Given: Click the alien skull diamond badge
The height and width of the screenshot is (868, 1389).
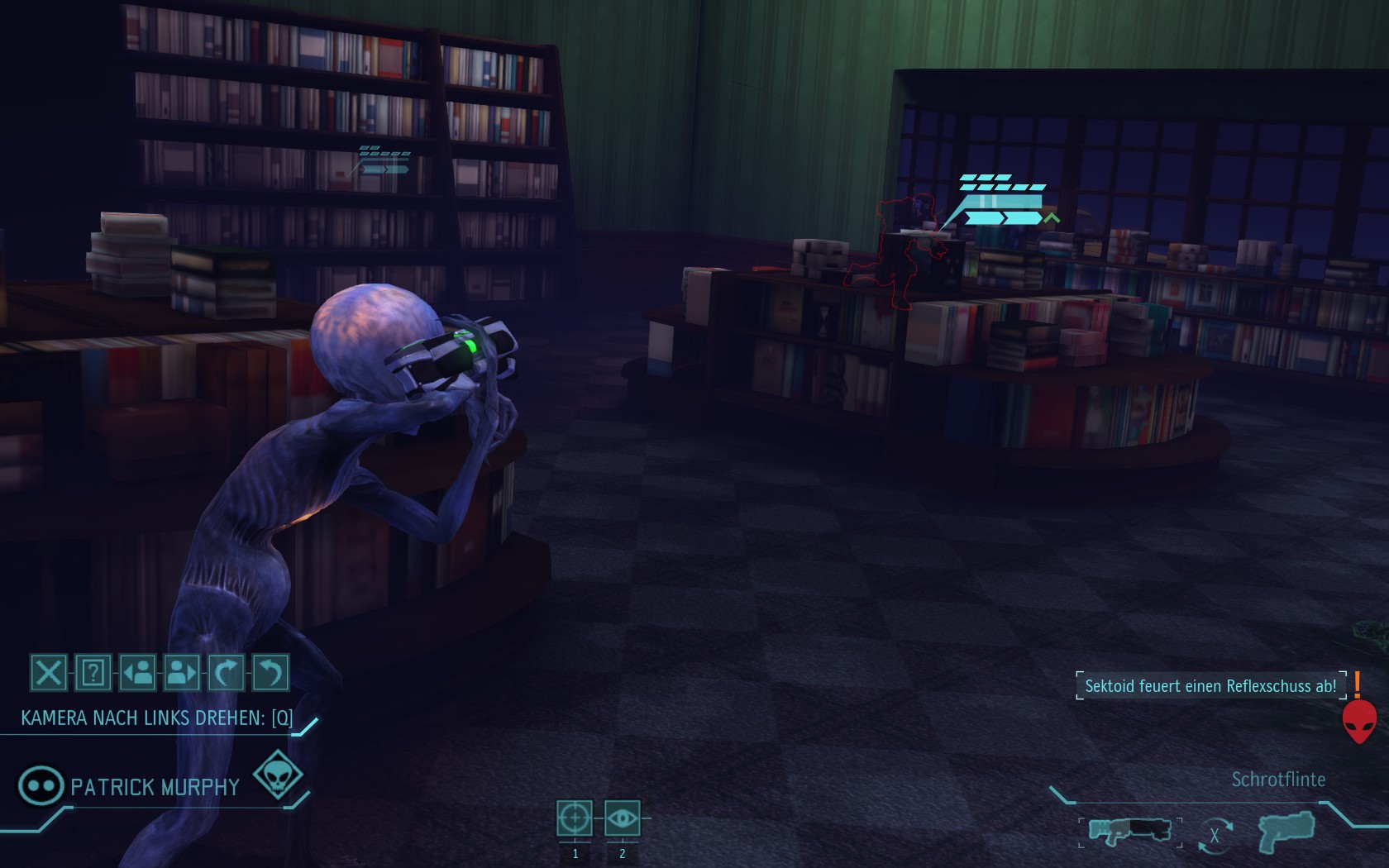Looking at the screenshot, I should point(276,775).
